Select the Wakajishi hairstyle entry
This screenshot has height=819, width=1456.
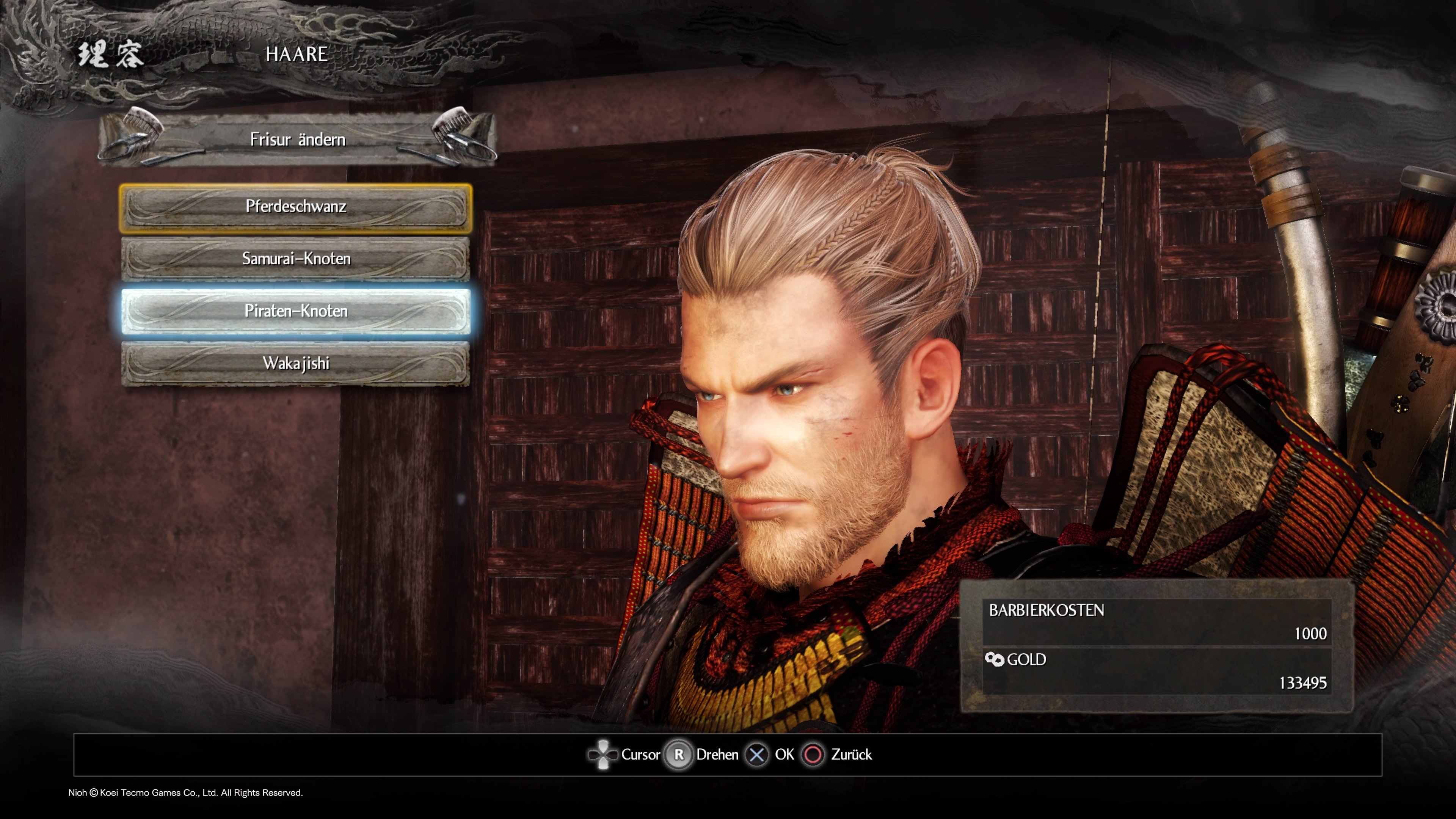[x=296, y=364]
